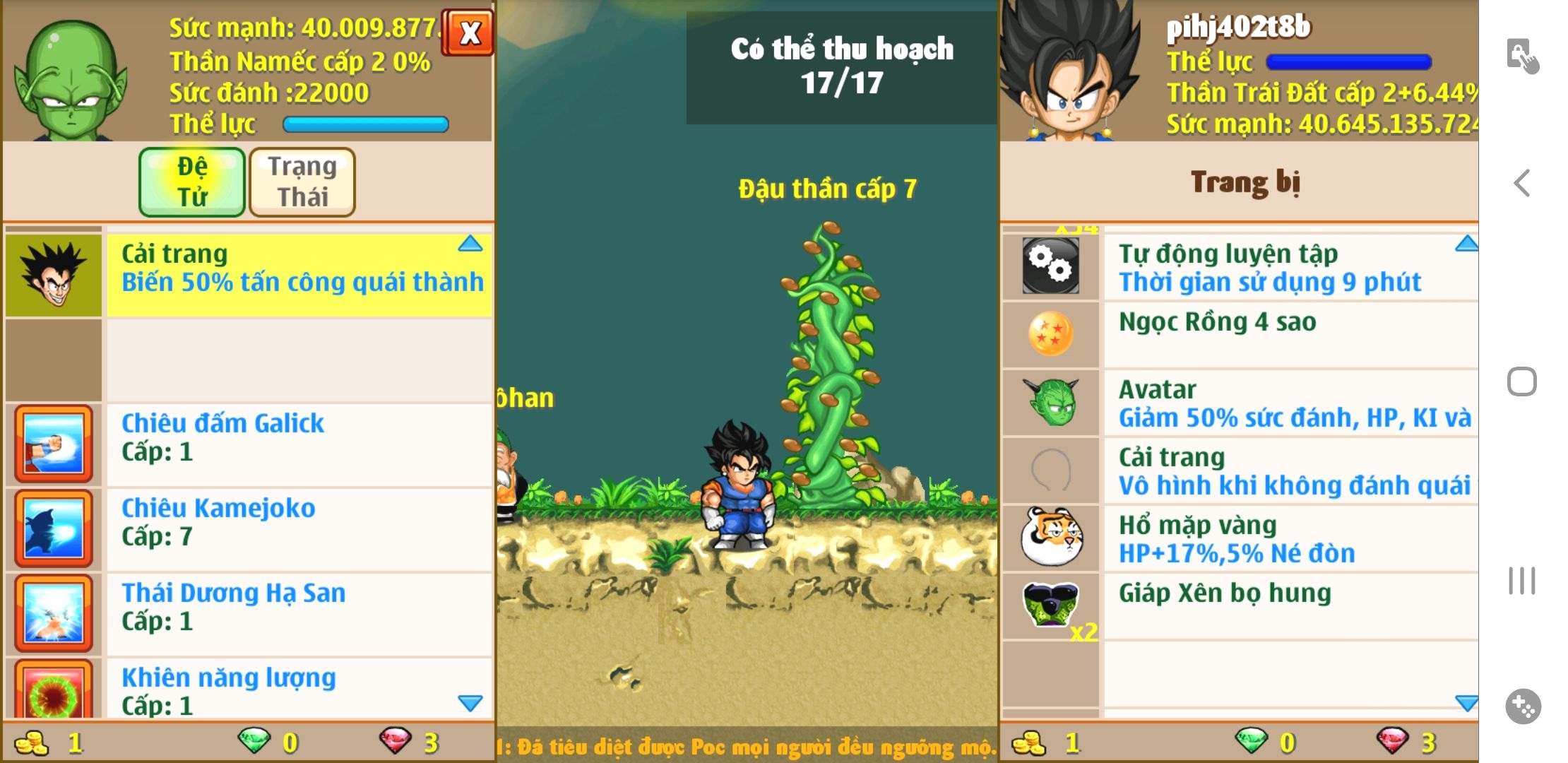Click the up arrow in the Trang bị list
This screenshot has height=763, width=1568.
(1466, 244)
